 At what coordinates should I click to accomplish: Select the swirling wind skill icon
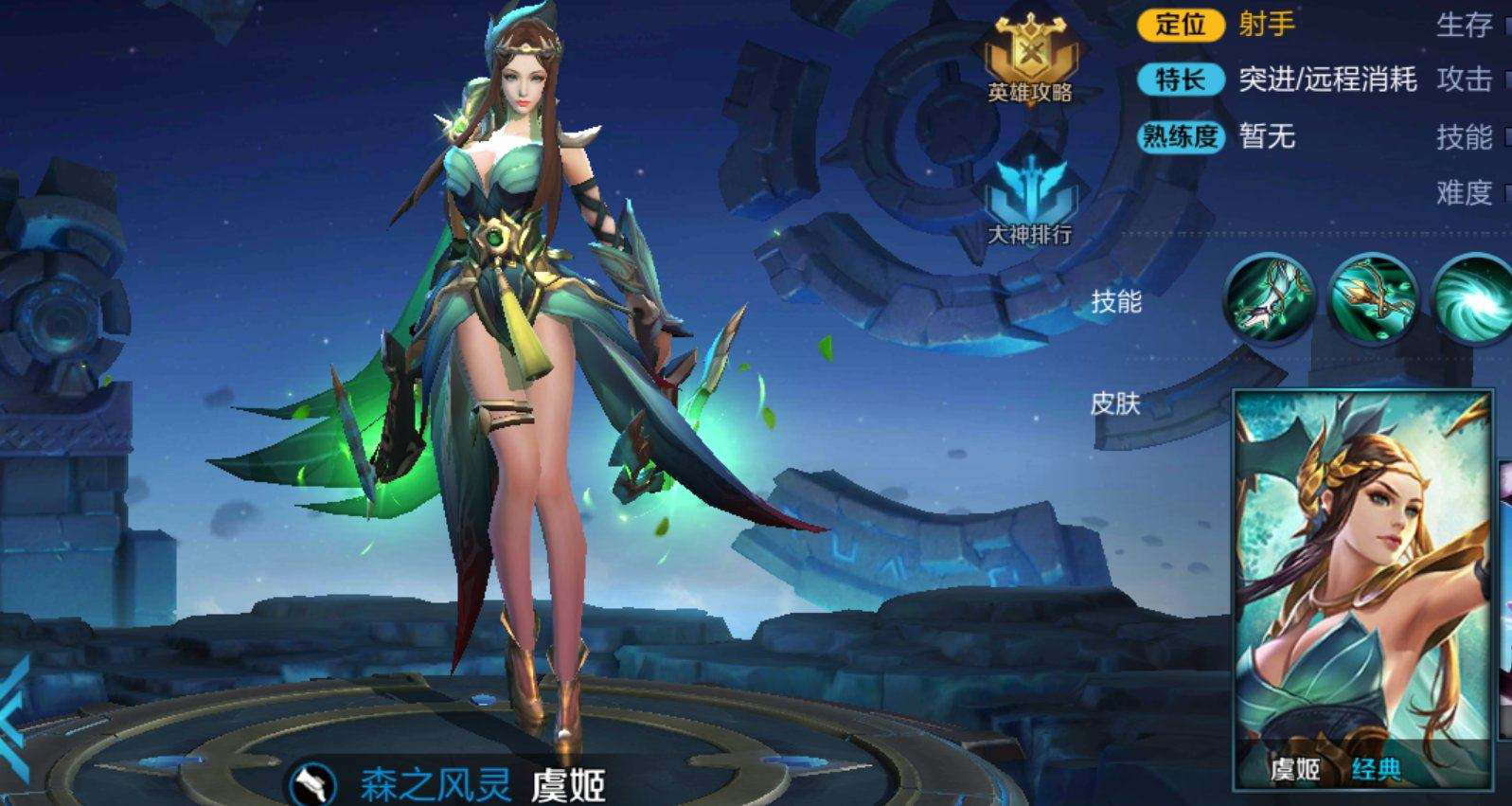1474,298
